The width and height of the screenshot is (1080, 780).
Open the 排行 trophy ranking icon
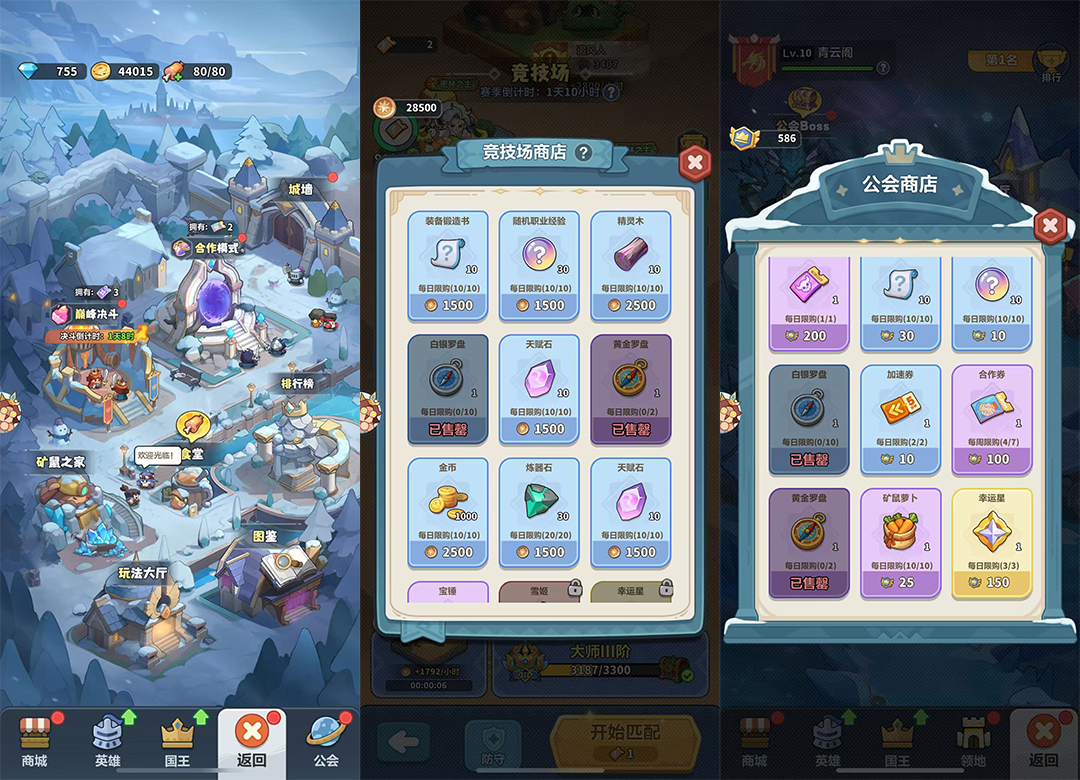coord(1050,61)
